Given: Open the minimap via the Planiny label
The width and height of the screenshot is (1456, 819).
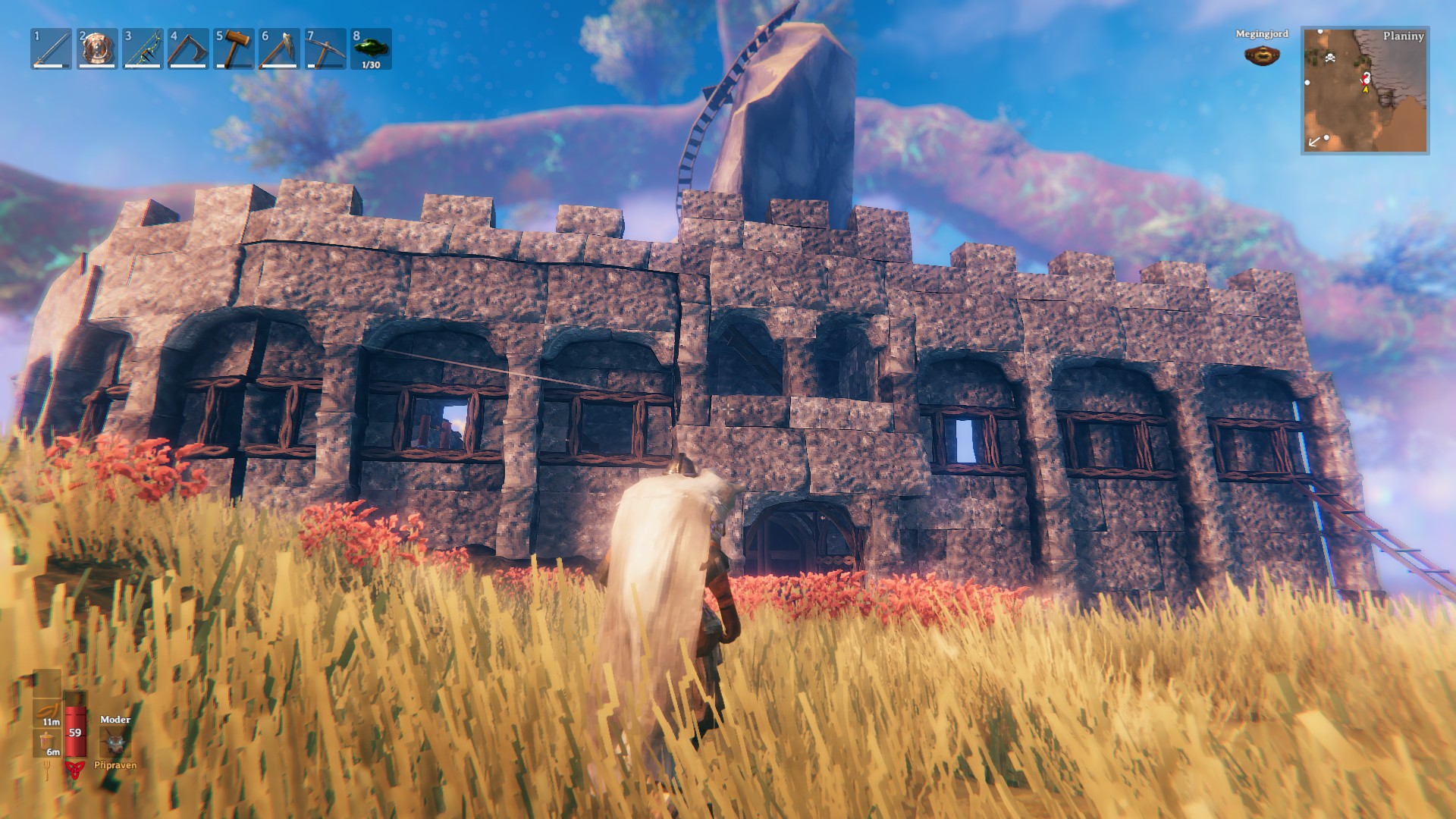Looking at the screenshot, I should (x=1405, y=35).
